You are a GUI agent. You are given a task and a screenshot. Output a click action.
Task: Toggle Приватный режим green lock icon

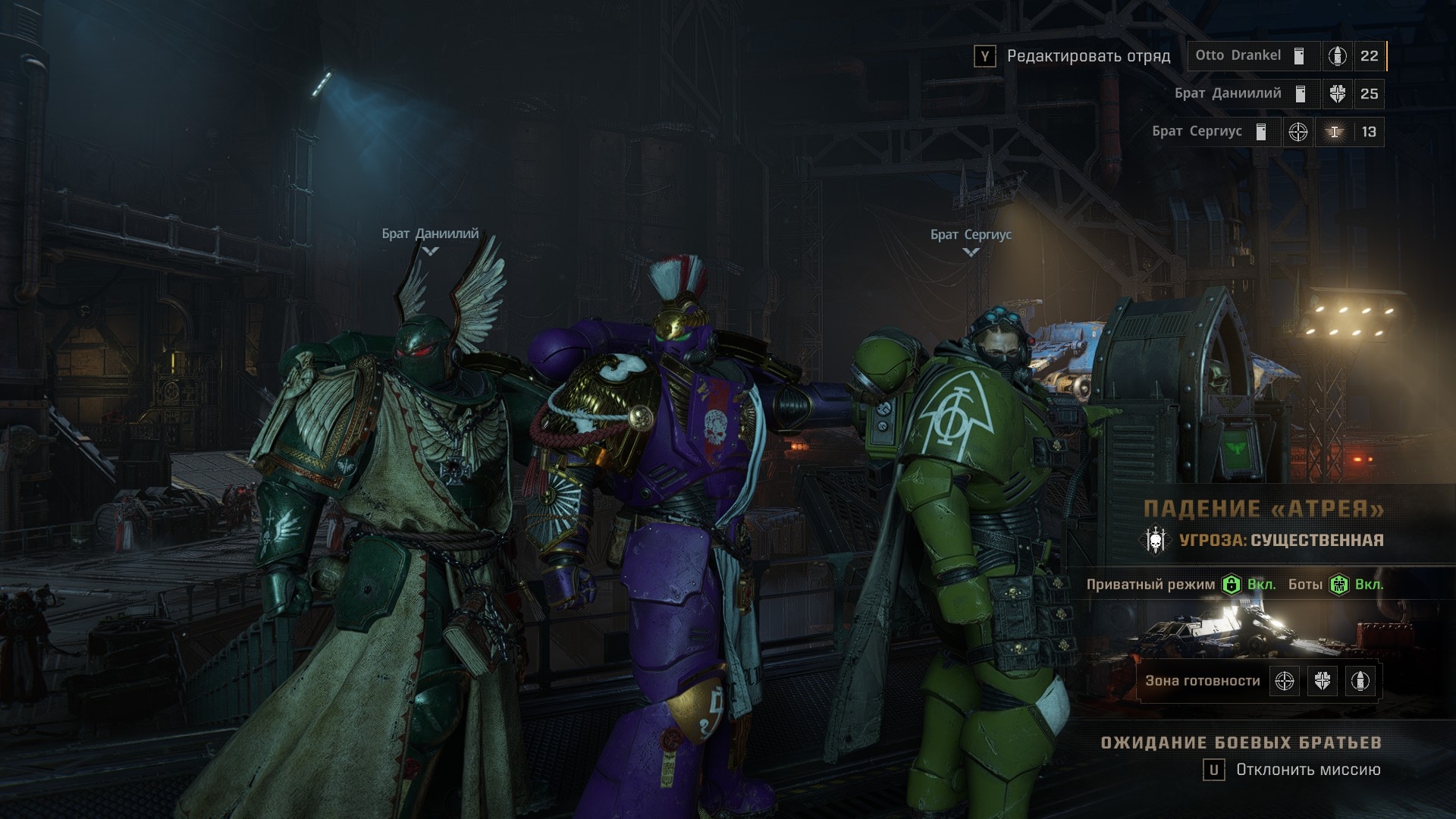click(1231, 585)
